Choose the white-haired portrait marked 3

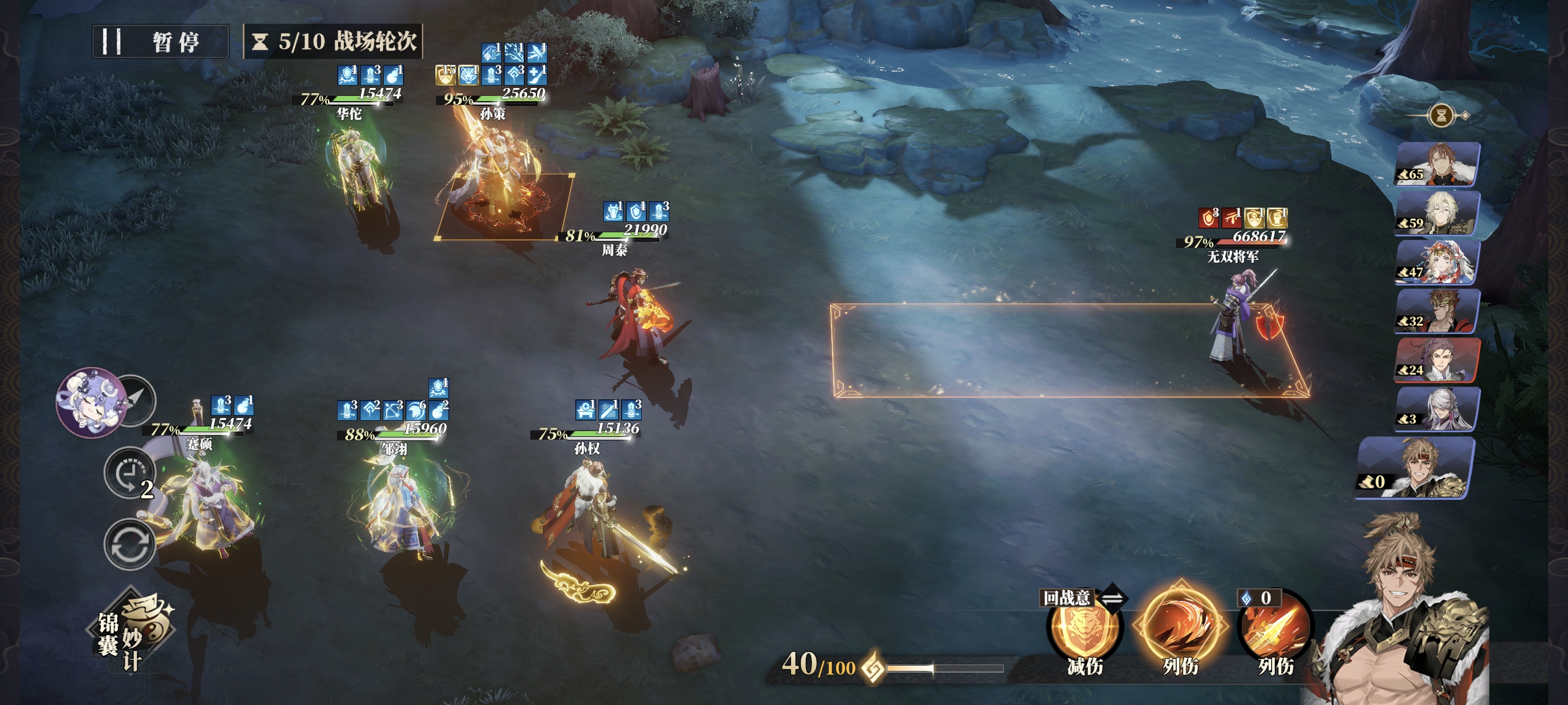pos(1437,409)
